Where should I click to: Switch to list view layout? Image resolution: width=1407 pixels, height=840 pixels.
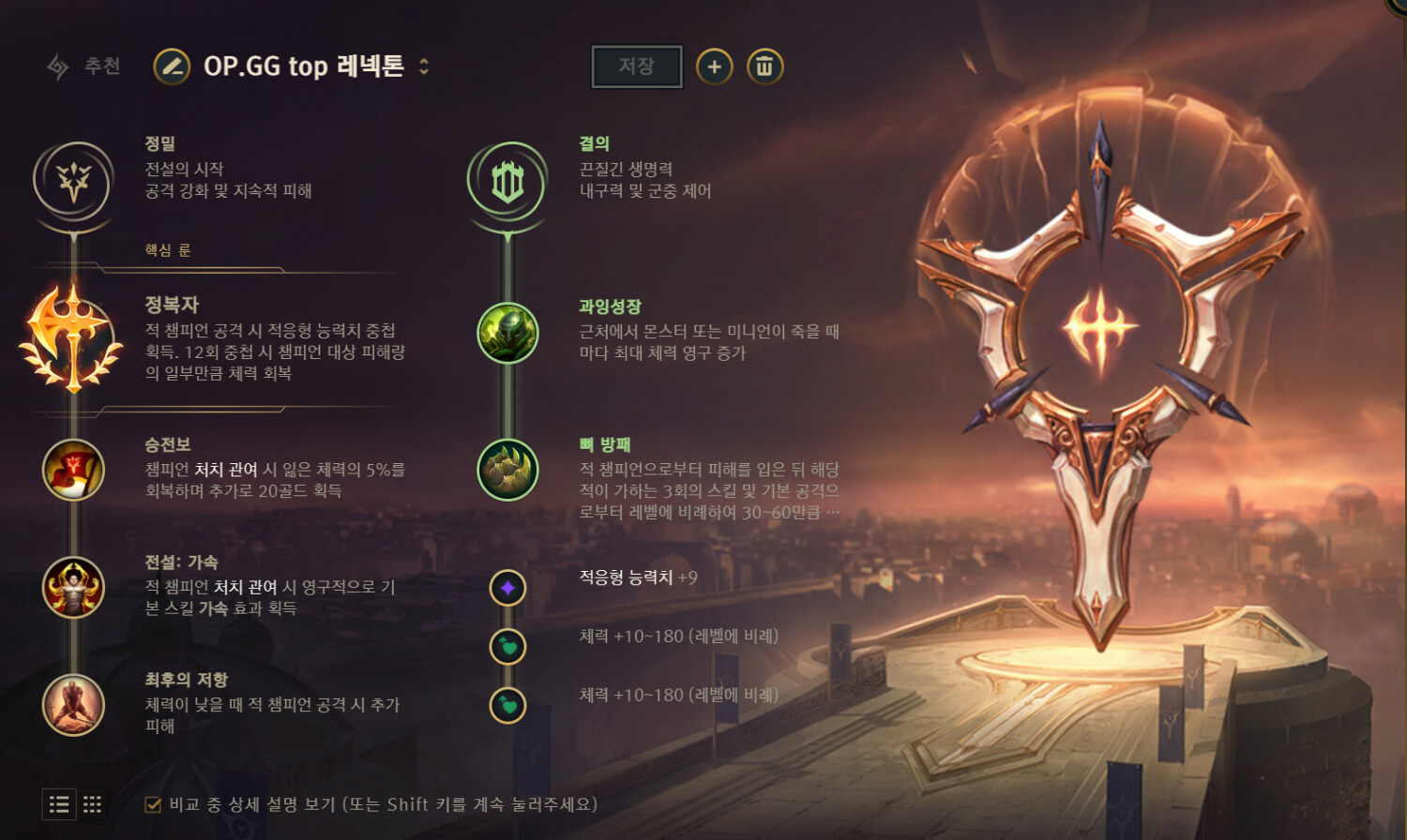[x=59, y=804]
